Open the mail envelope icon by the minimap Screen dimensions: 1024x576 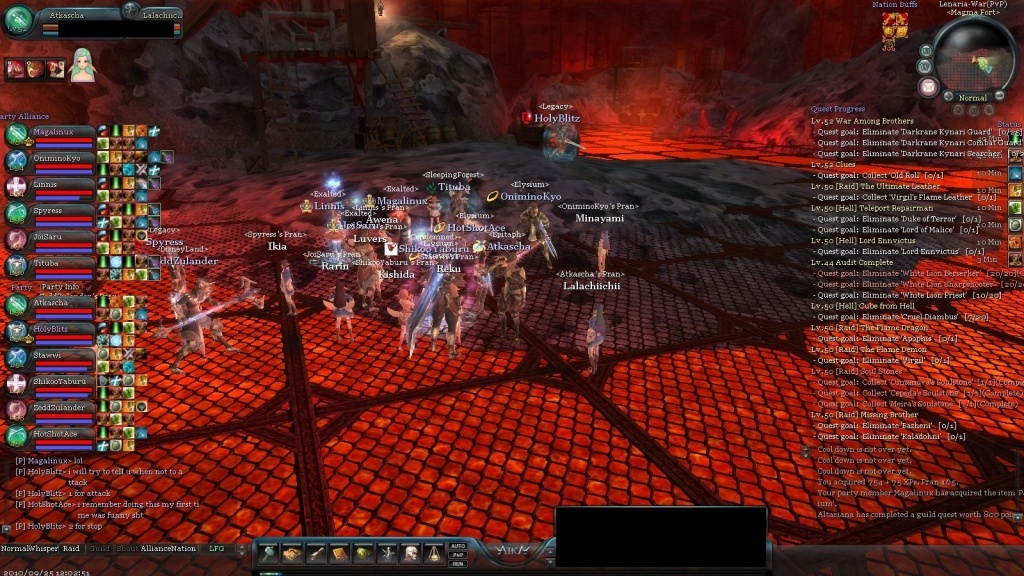(x=928, y=87)
